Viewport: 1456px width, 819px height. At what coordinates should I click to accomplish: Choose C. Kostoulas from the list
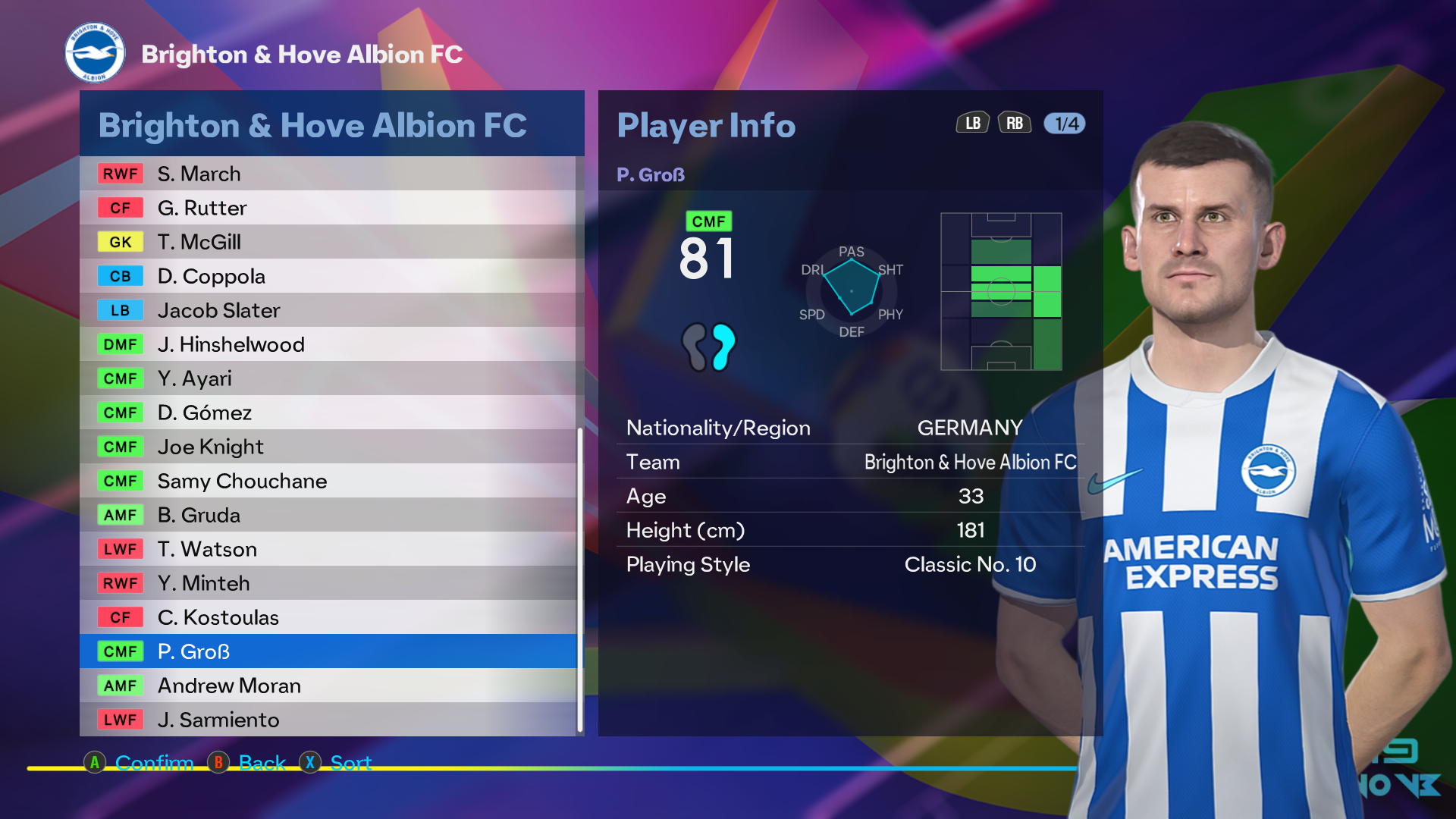coord(328,617)
